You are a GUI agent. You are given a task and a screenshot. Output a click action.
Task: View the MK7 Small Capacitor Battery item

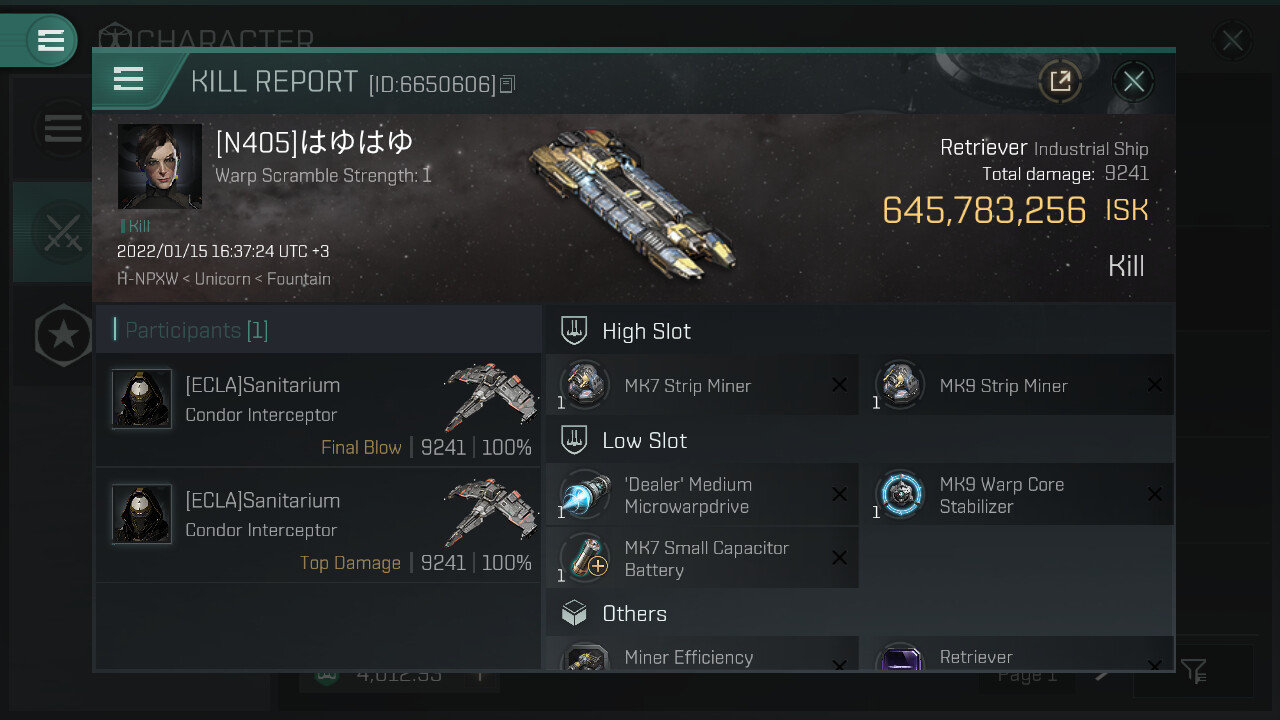702,559
